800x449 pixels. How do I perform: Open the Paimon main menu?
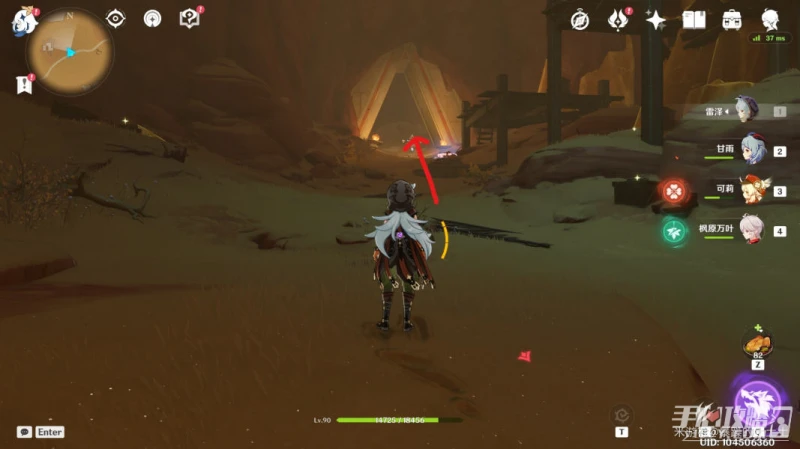(x=23, y=22)
